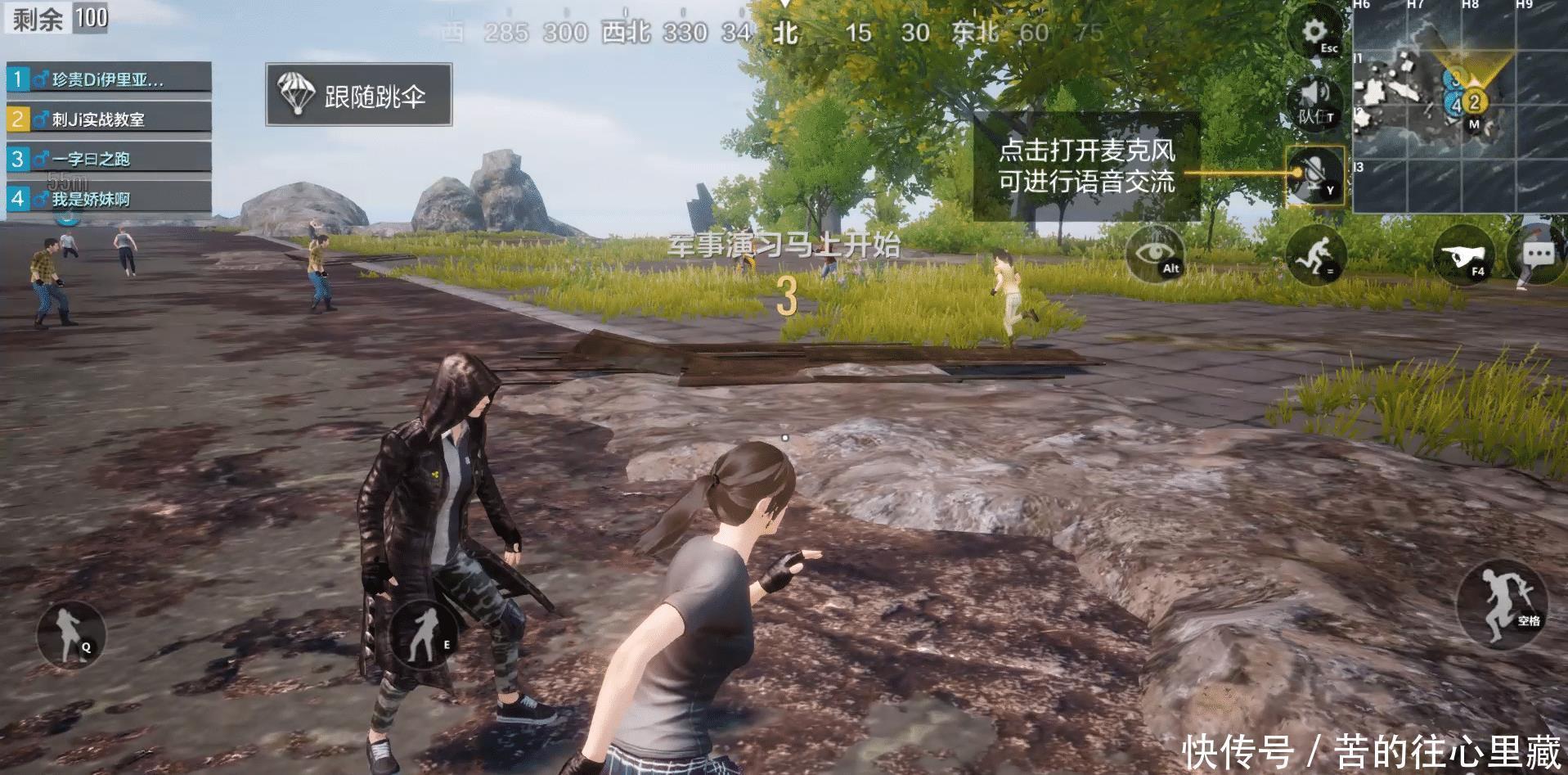Select teammate 刺Ji实战教室 in squad list
1568x775 pixels.
click(109, 119)
